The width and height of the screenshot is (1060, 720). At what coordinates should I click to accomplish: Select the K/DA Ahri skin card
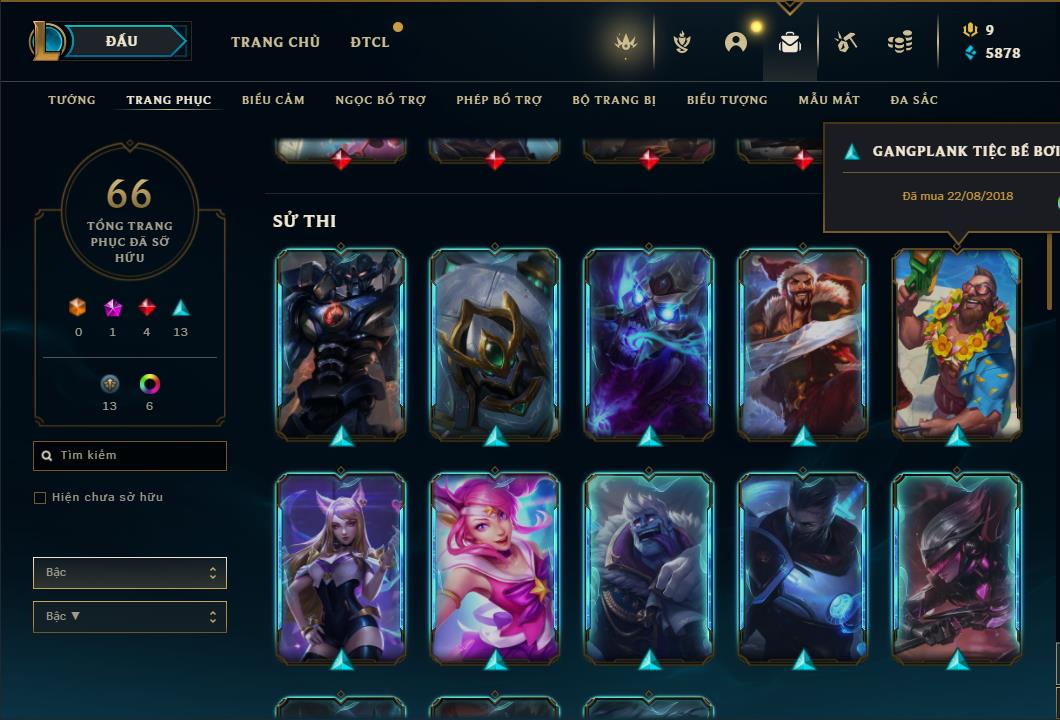[341, 568]
